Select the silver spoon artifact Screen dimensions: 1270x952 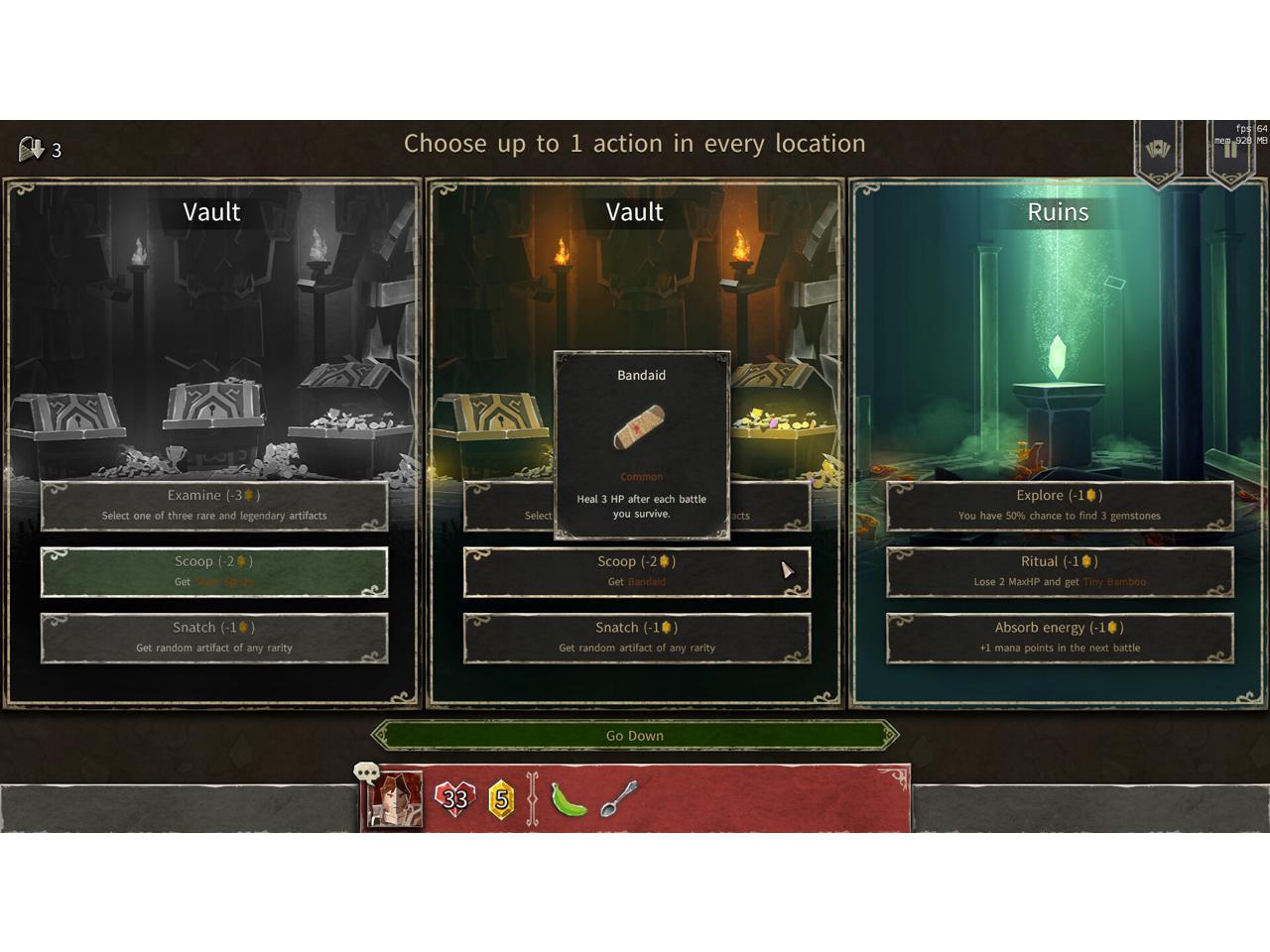point(618,797)
